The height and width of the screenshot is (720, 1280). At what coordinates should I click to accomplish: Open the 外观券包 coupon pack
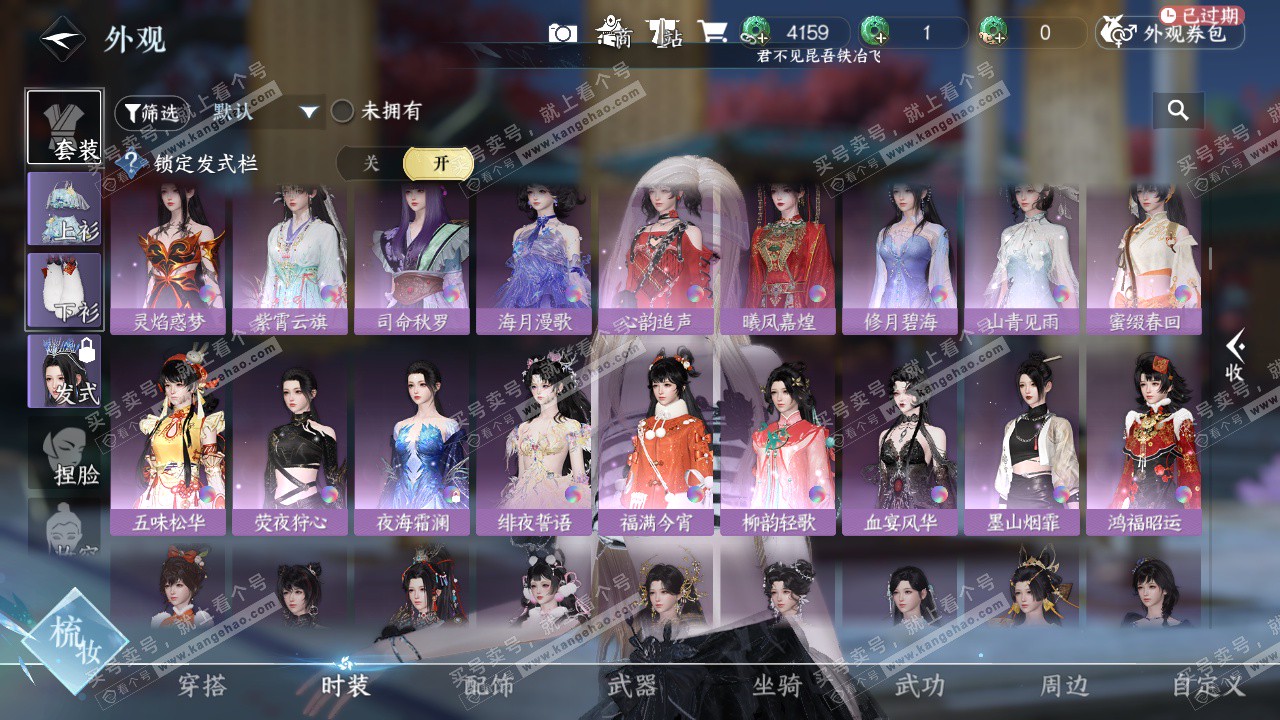pos(1171,33)
